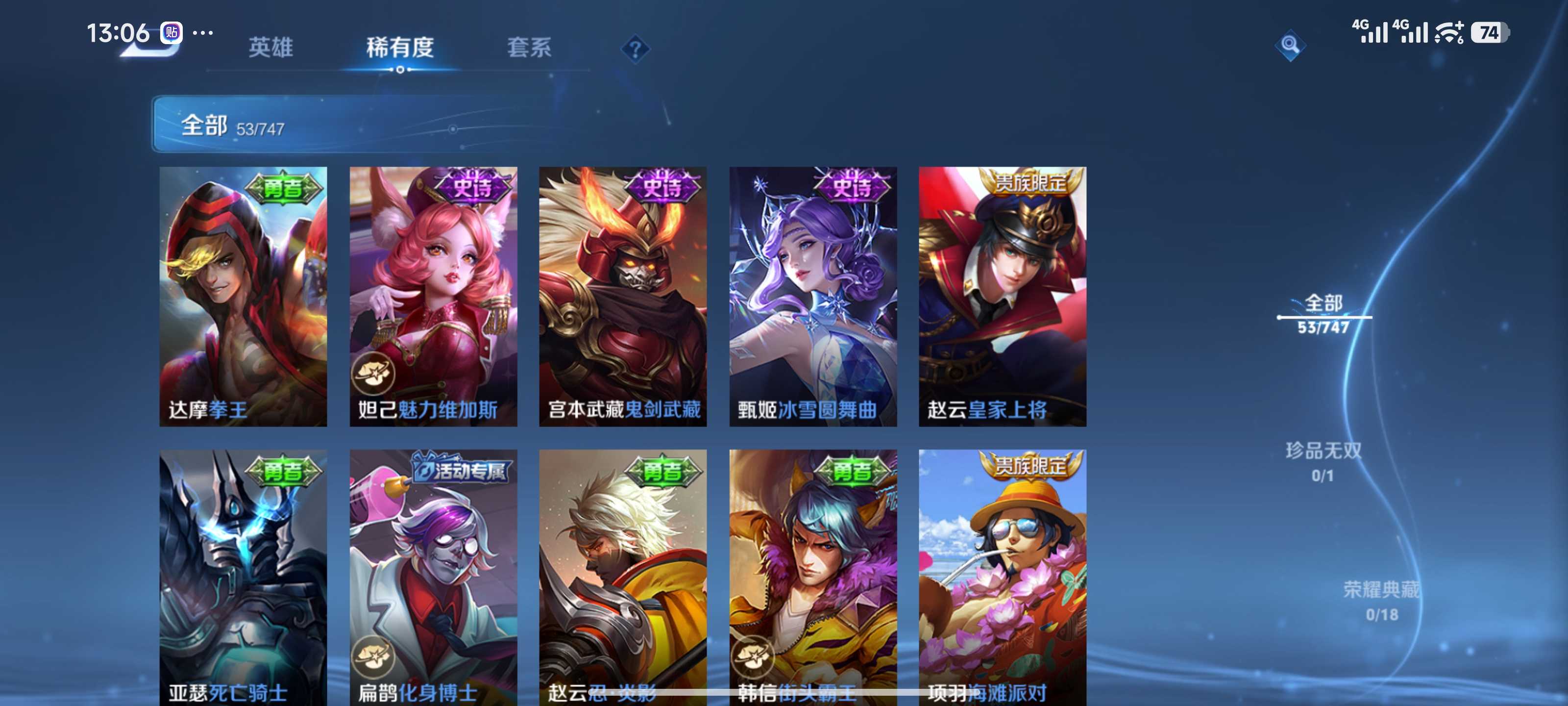Open 宫本武藏 鬼剑武藏 skin card

tap(623, 296)
